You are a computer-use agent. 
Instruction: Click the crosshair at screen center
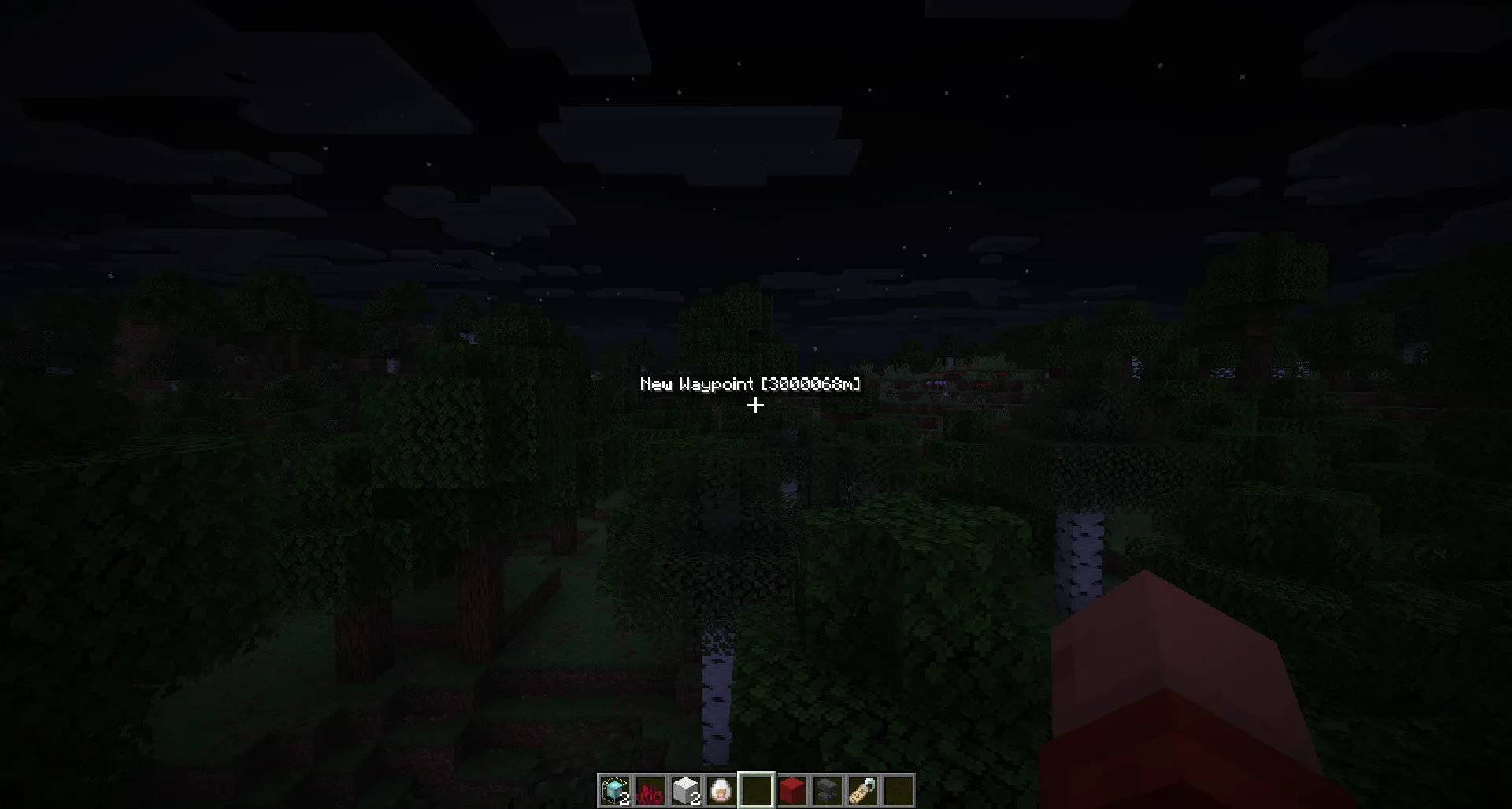(756, 404)
